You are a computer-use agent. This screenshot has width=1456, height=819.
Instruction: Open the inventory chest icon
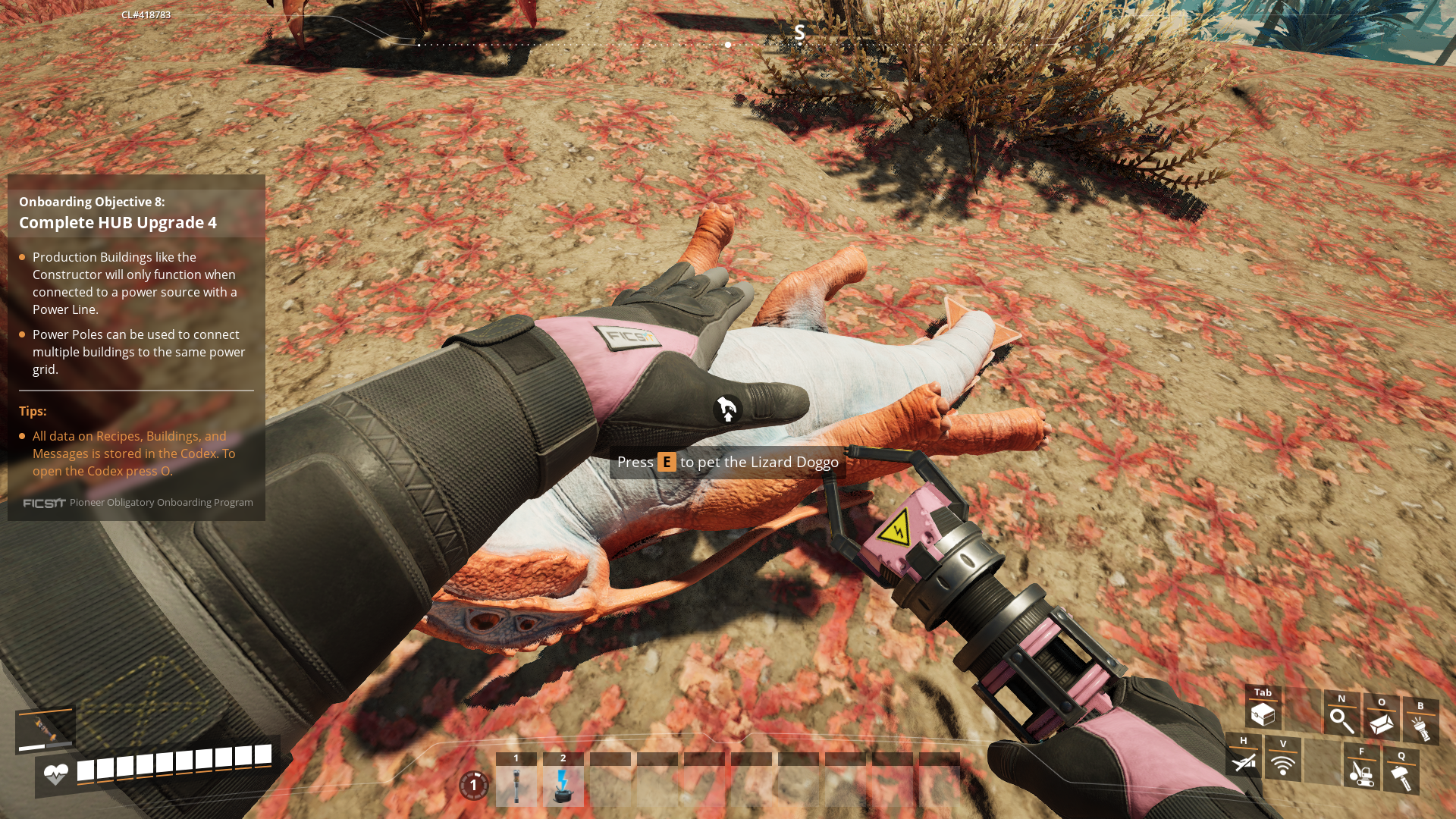[x=1263, y=714]
